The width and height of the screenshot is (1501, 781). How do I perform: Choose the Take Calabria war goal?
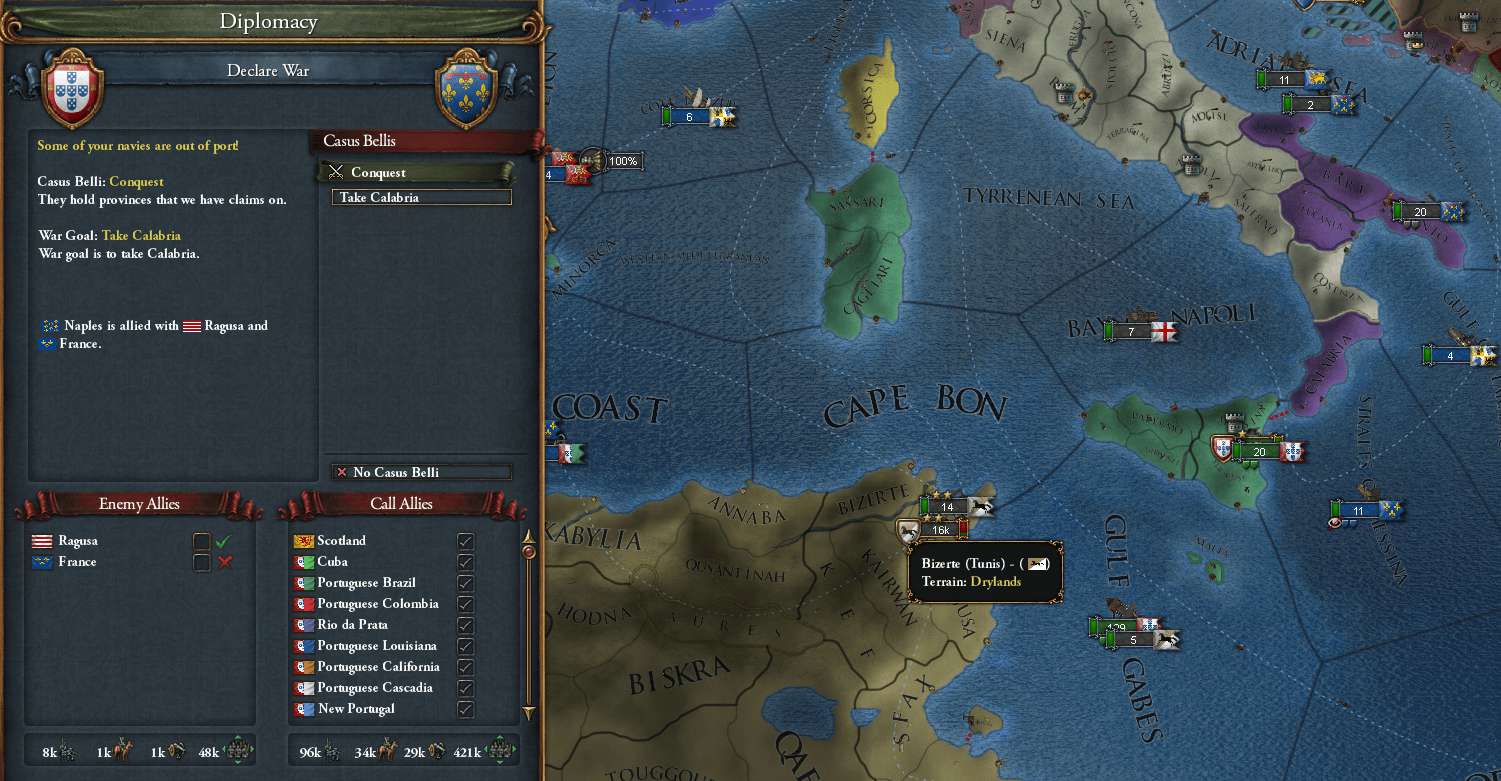click(x=421, y=197)
